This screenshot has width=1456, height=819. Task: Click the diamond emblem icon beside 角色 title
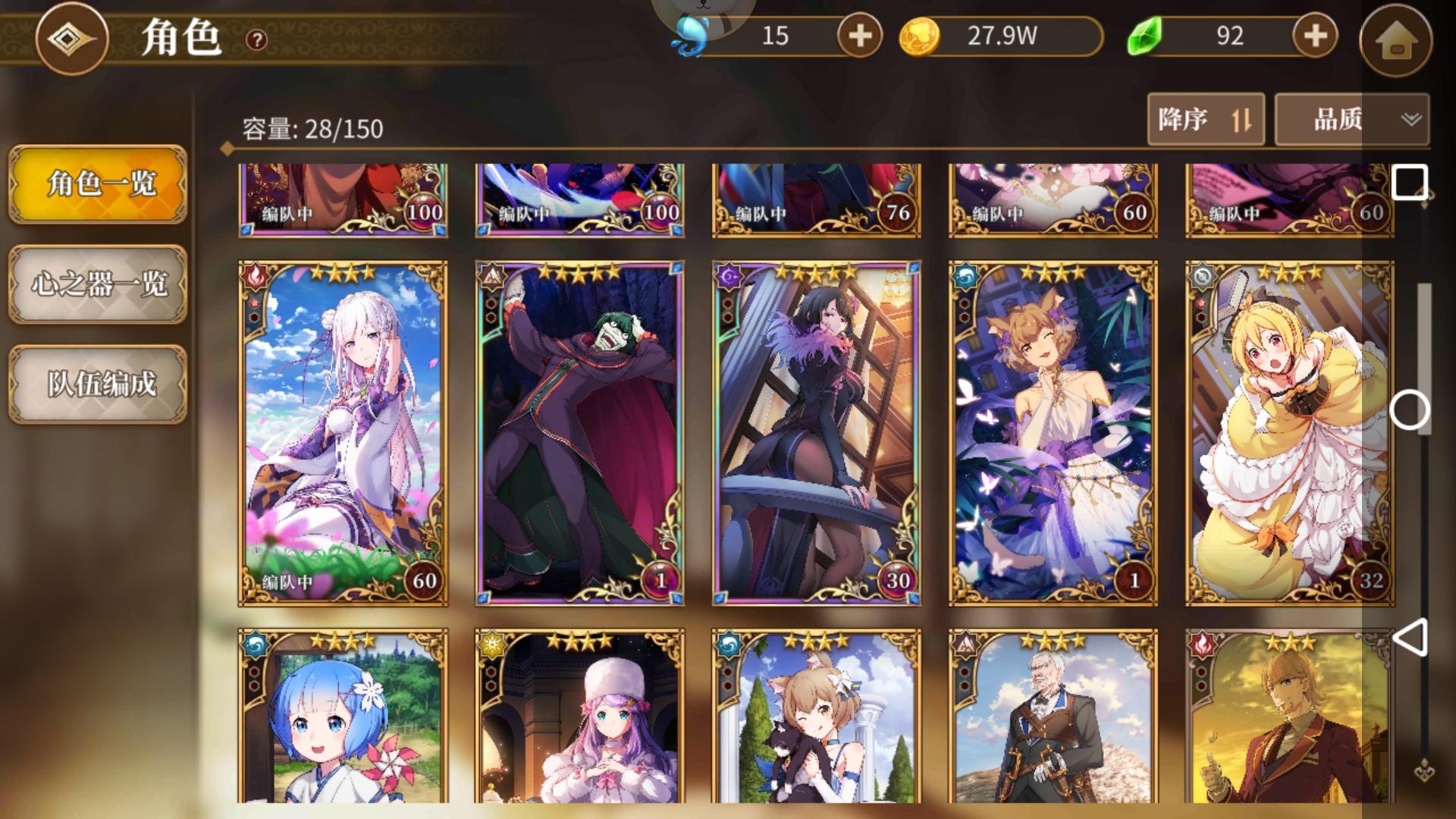click(73, 39)
